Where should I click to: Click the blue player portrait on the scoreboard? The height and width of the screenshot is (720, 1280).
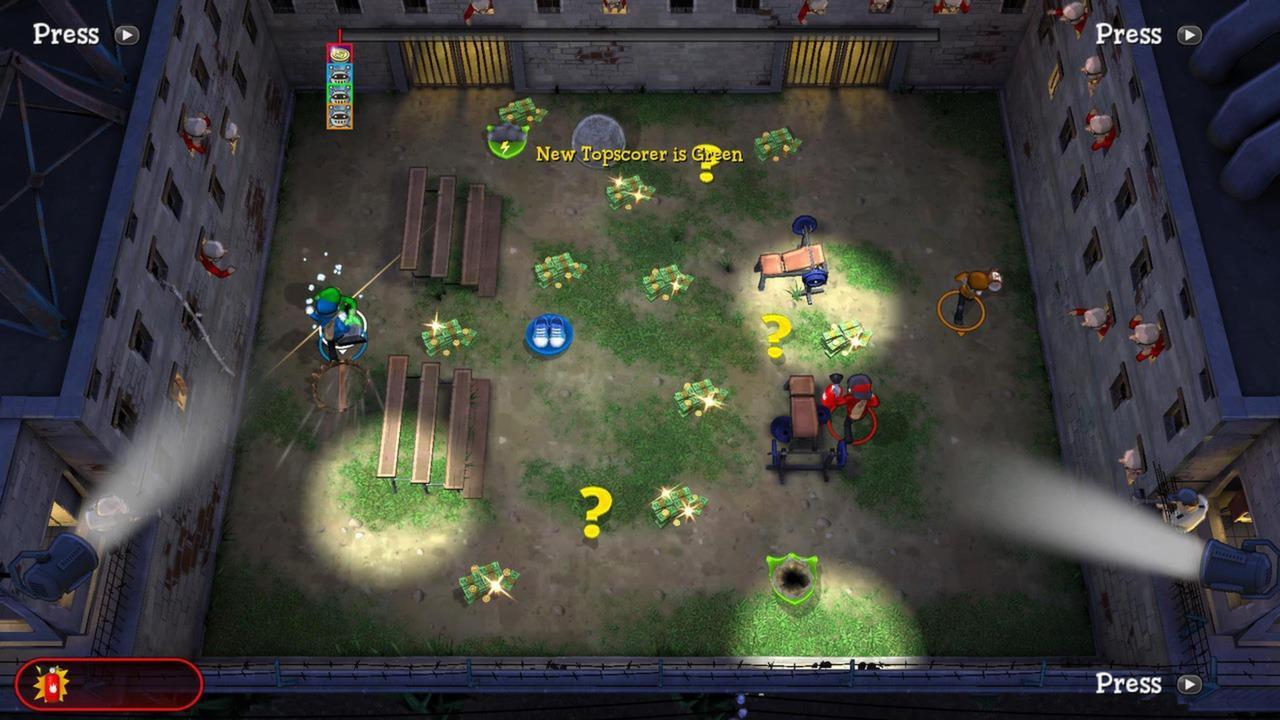(x=340, y=74)
